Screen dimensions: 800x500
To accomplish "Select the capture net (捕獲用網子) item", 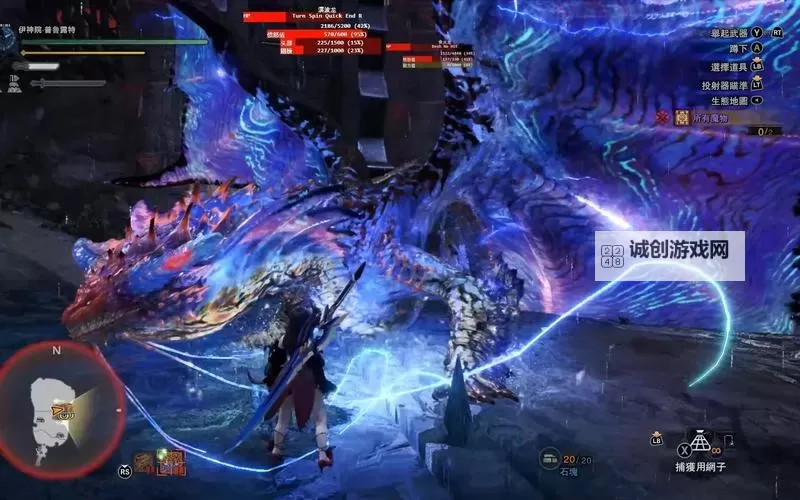I will [698, 441].
